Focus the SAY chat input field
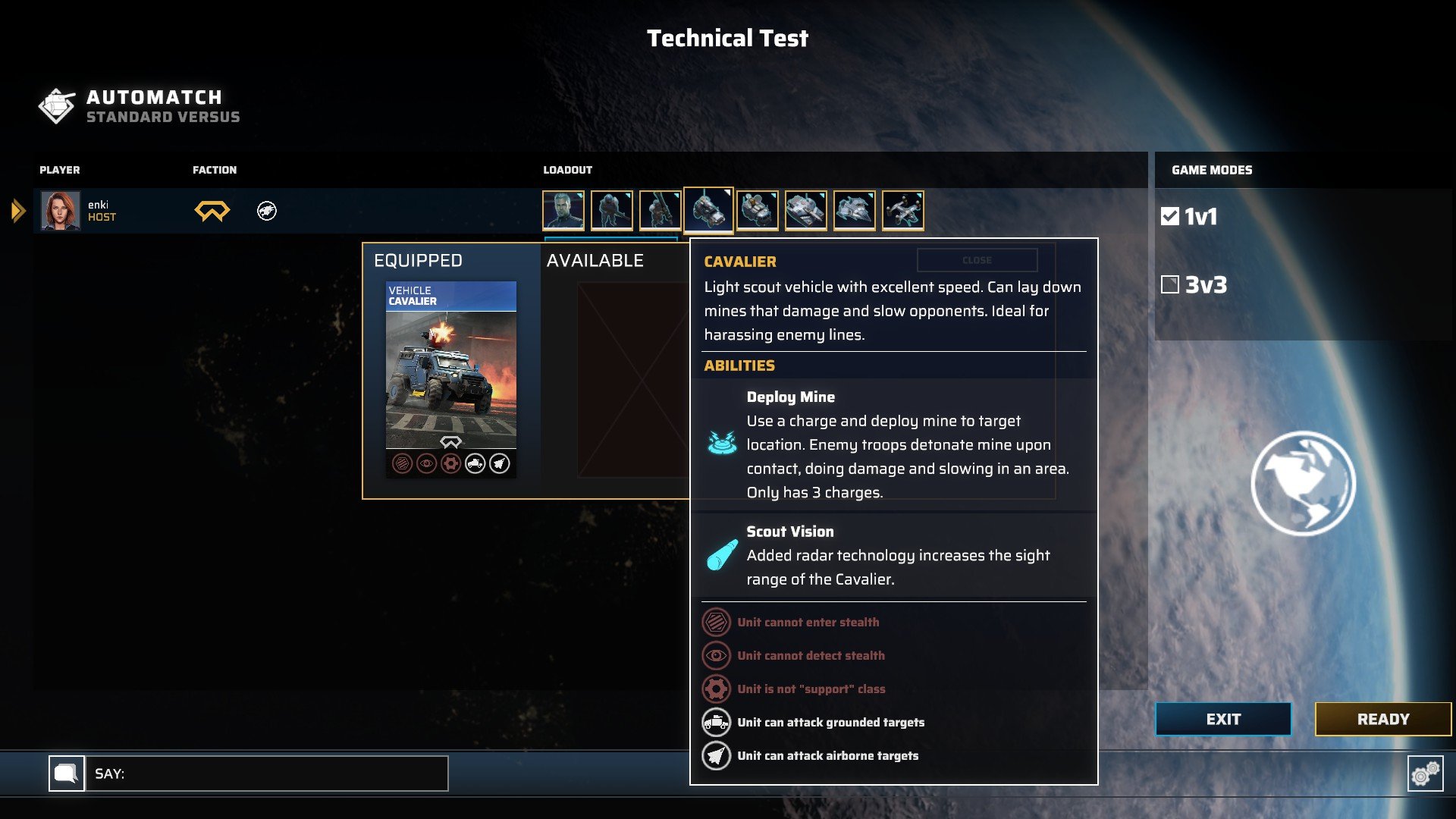The width and height of the screenshot is (1456, 819). coord(267,773)
